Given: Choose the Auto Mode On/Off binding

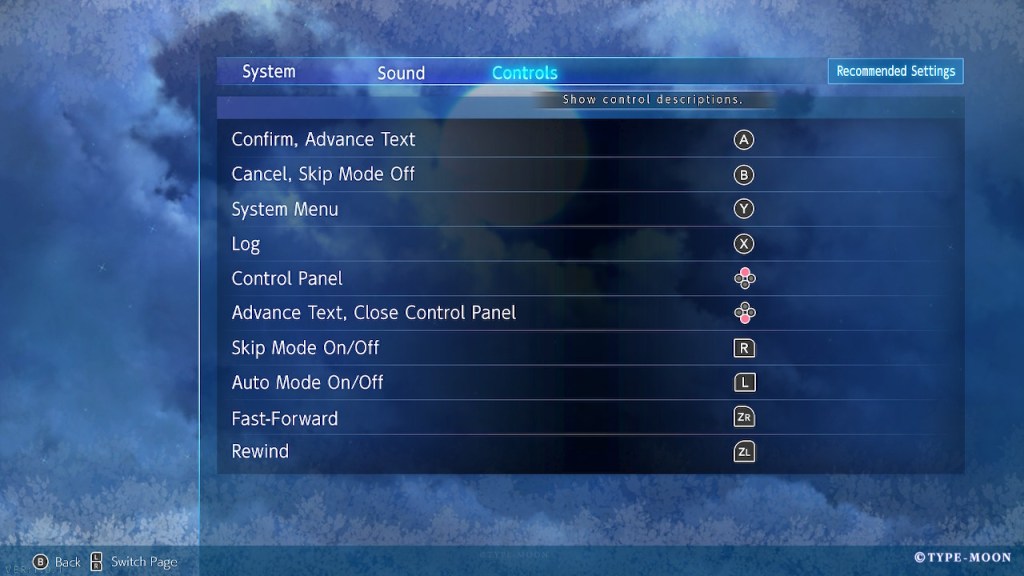Looking at the screenshot, I should [590, 383].
